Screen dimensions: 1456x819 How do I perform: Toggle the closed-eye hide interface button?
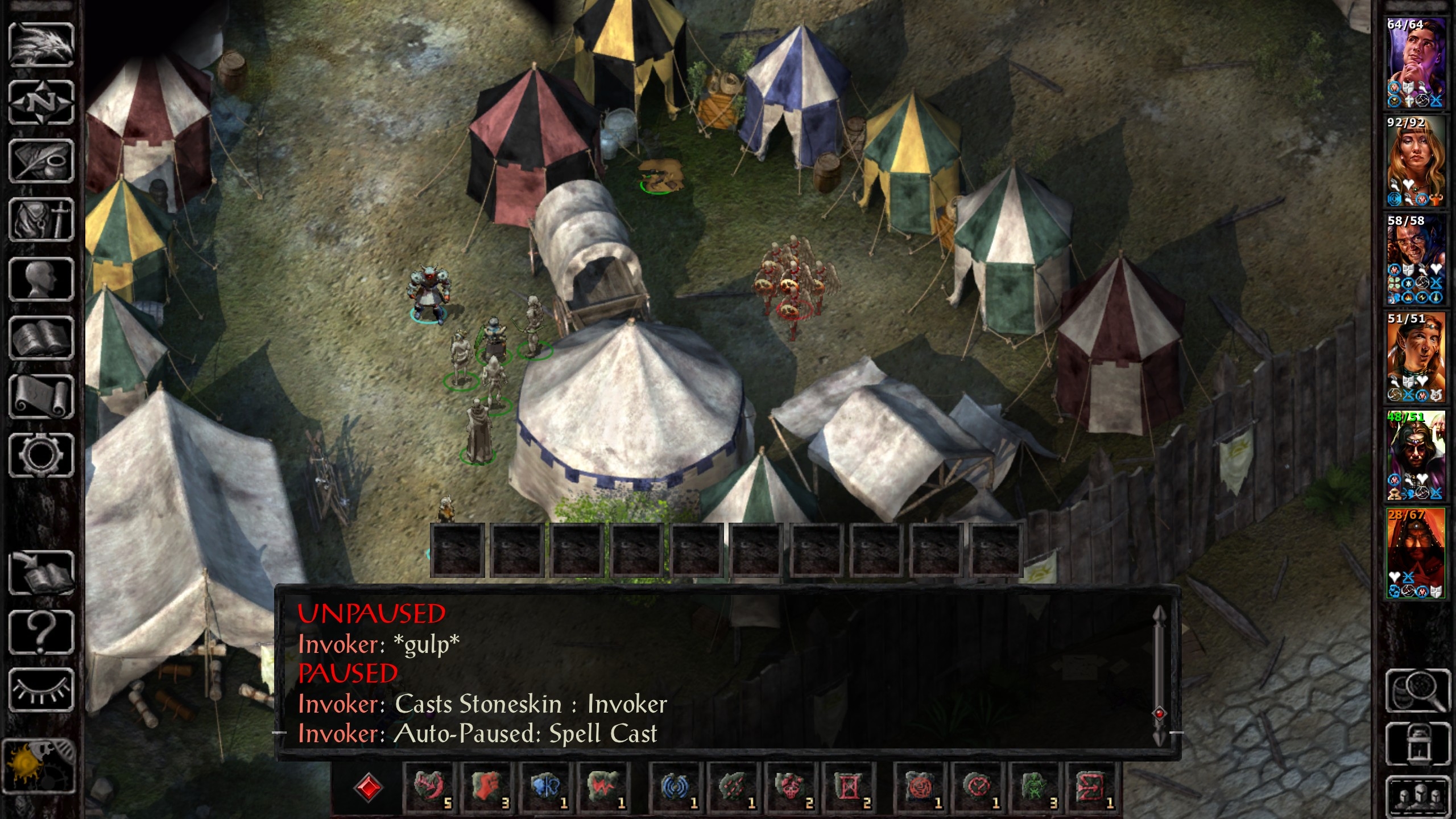point(41,690)
